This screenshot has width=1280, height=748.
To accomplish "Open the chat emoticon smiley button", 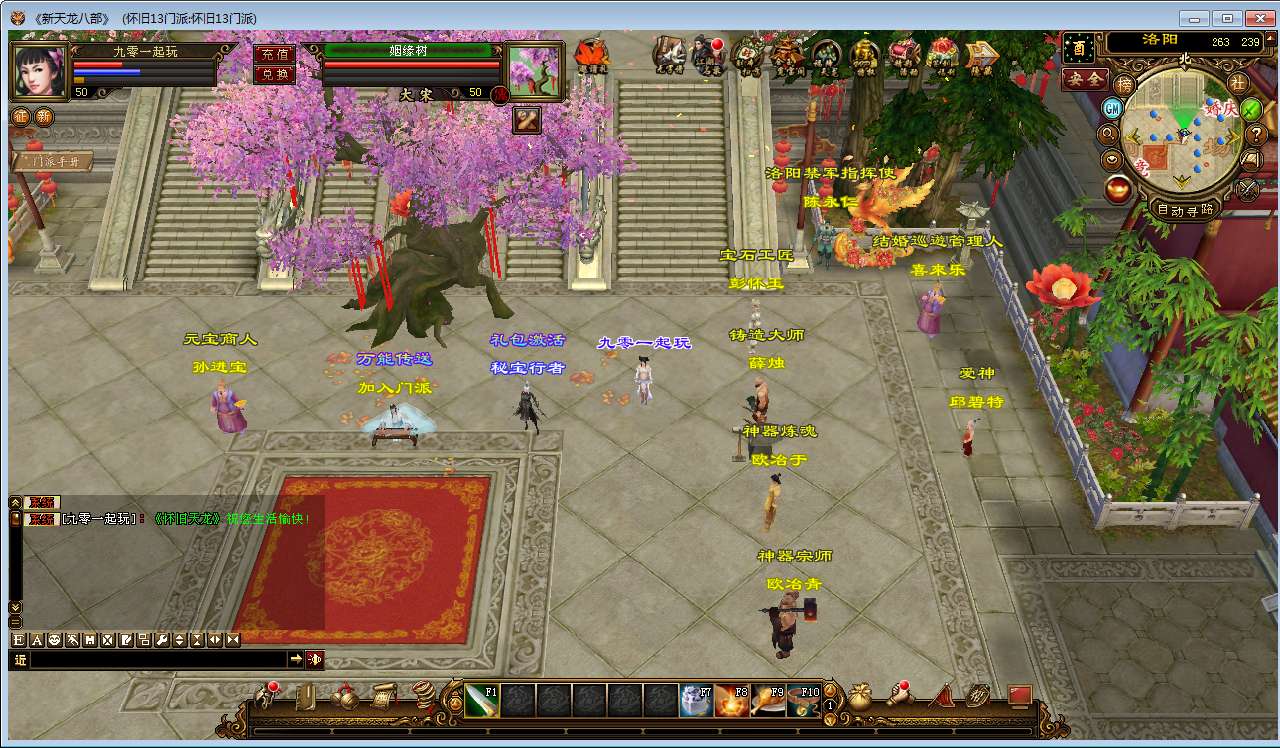I will [x=55, y=640].
